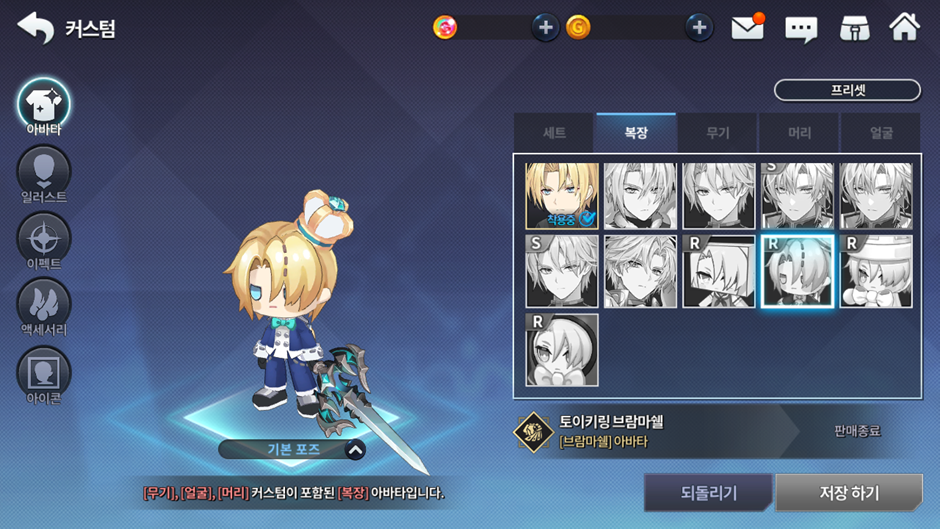
Task: Open the 아바타 avatar category
Action: 43,105
